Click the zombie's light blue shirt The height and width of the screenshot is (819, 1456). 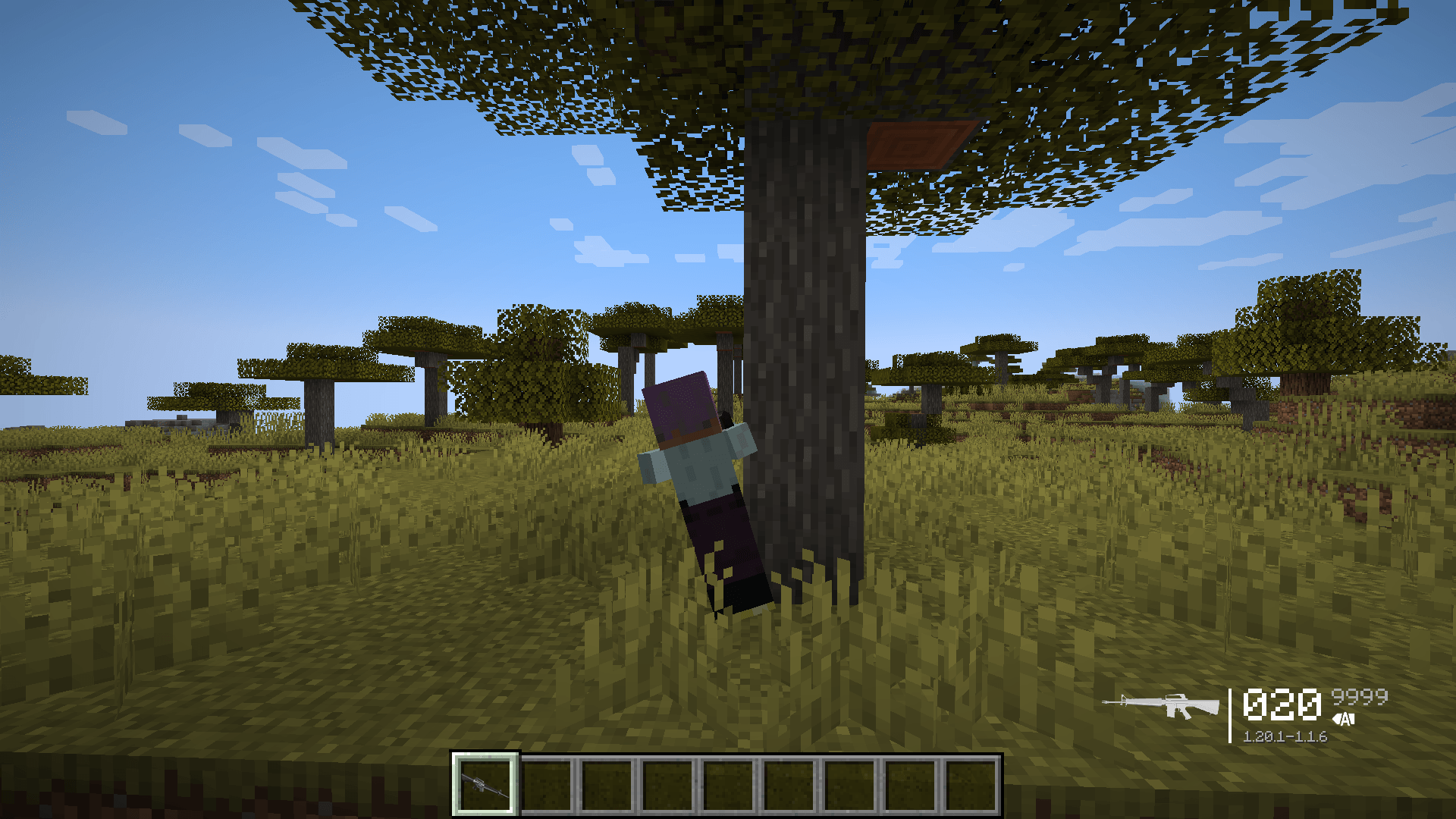(x=698, y=466)
